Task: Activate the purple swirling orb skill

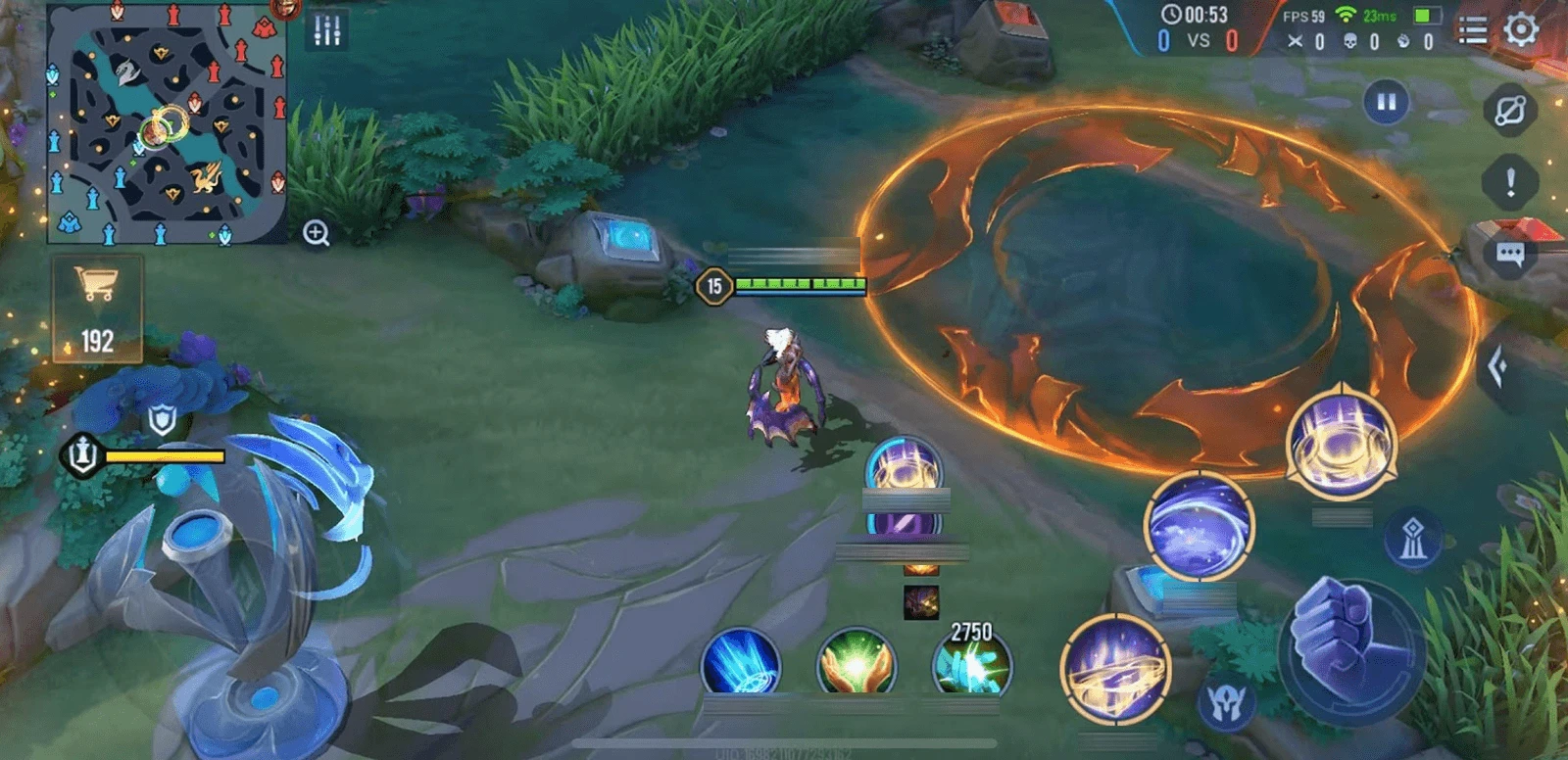Action: click(x=1199, y=526)
